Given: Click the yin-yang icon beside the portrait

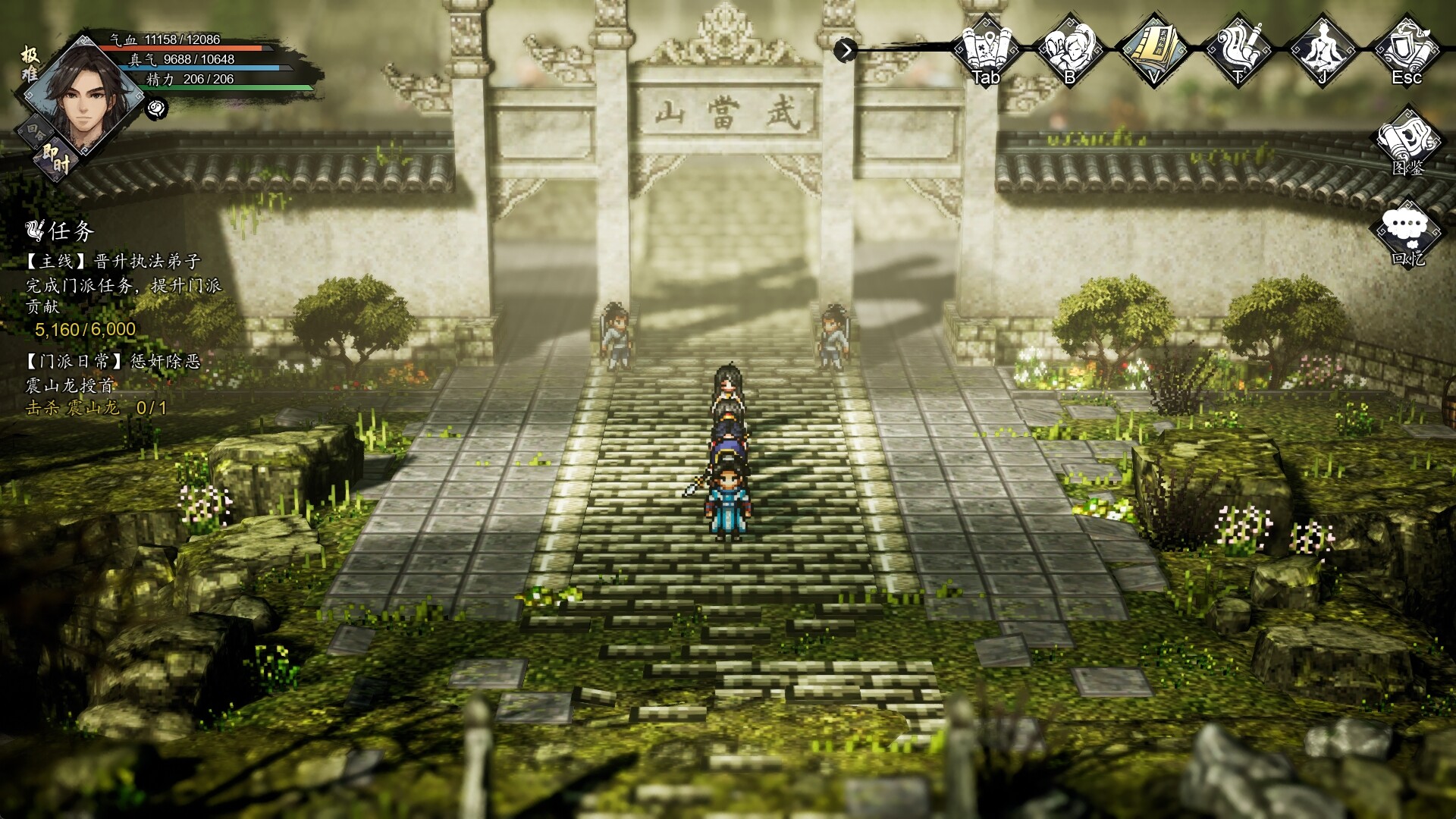Looking at the screenshot, I should [x=157, y=108].
